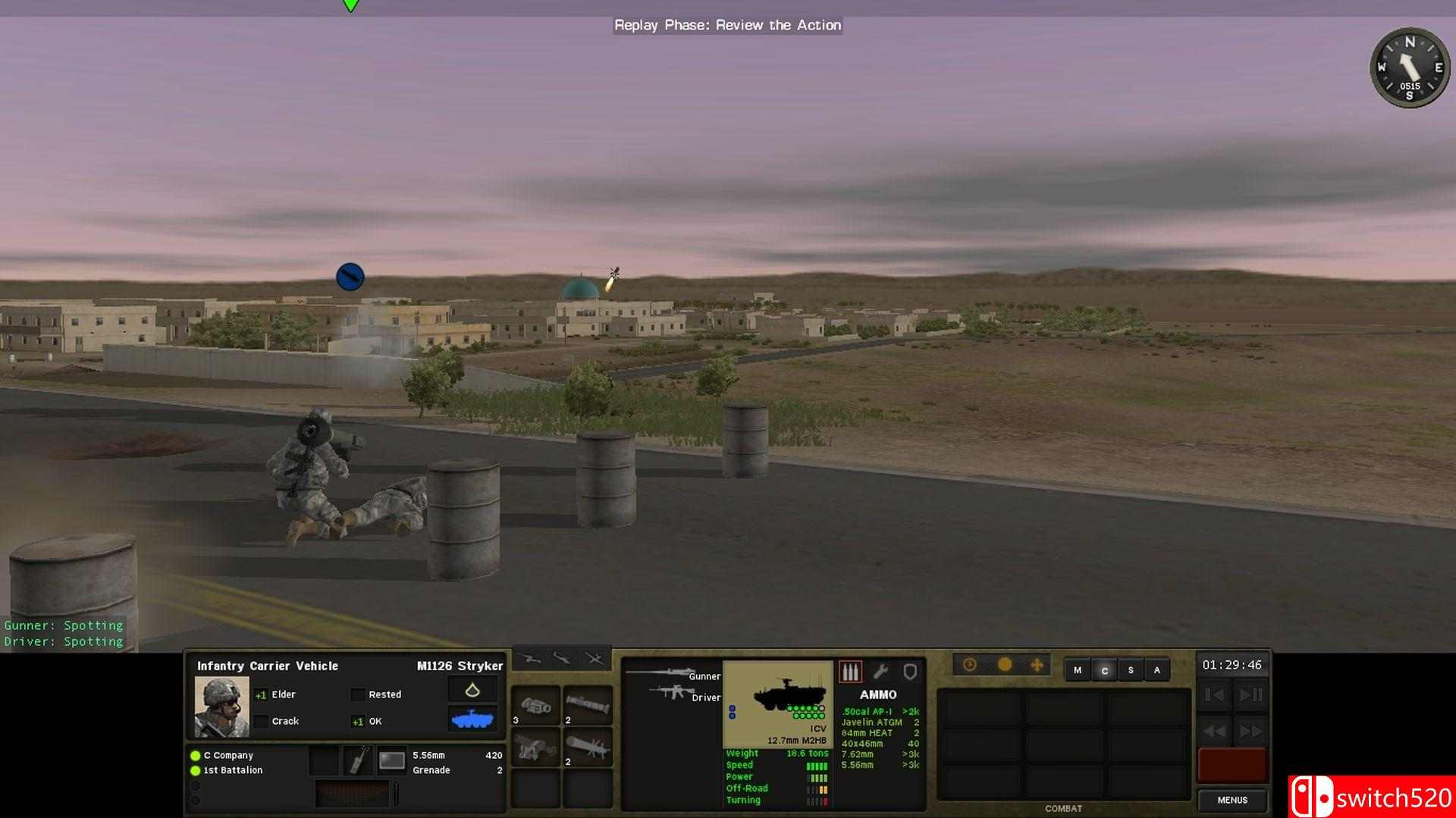This screenshot has height=818, width=1456.
Task: Enable the Crack experience checkbox
Action: 262,721
